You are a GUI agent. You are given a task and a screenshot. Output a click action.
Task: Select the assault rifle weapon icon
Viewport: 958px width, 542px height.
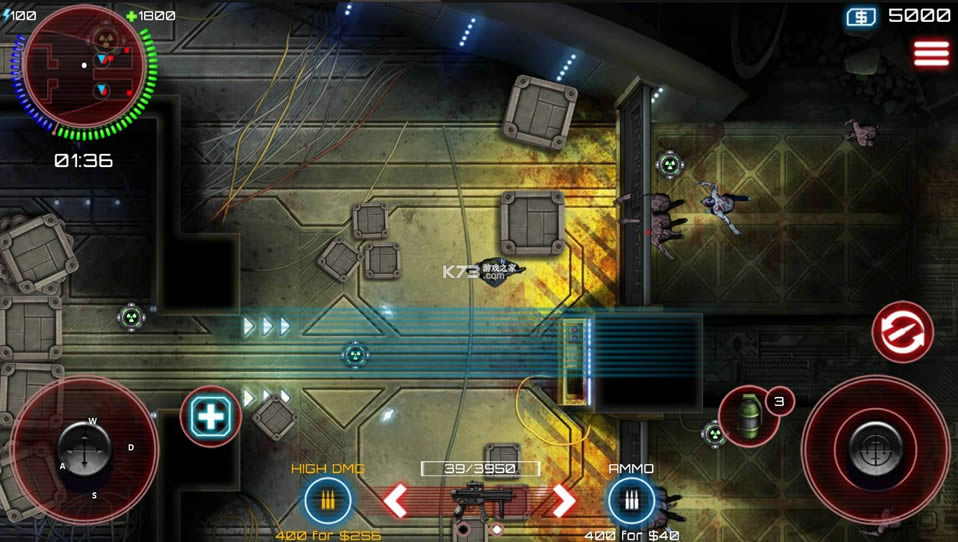[x=480, y=498]
